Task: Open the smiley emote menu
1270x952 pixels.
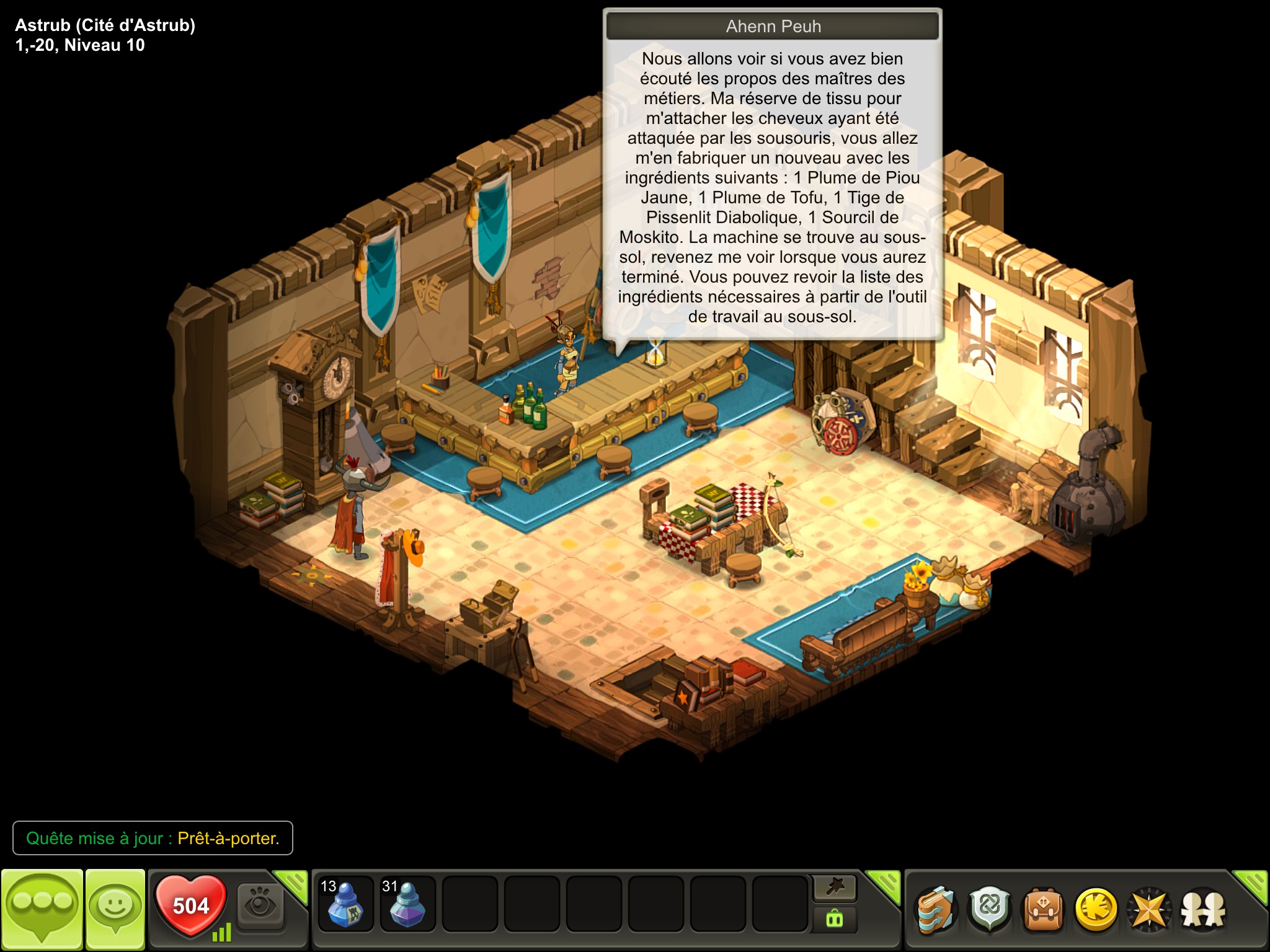Action: (x=115, y=909)
